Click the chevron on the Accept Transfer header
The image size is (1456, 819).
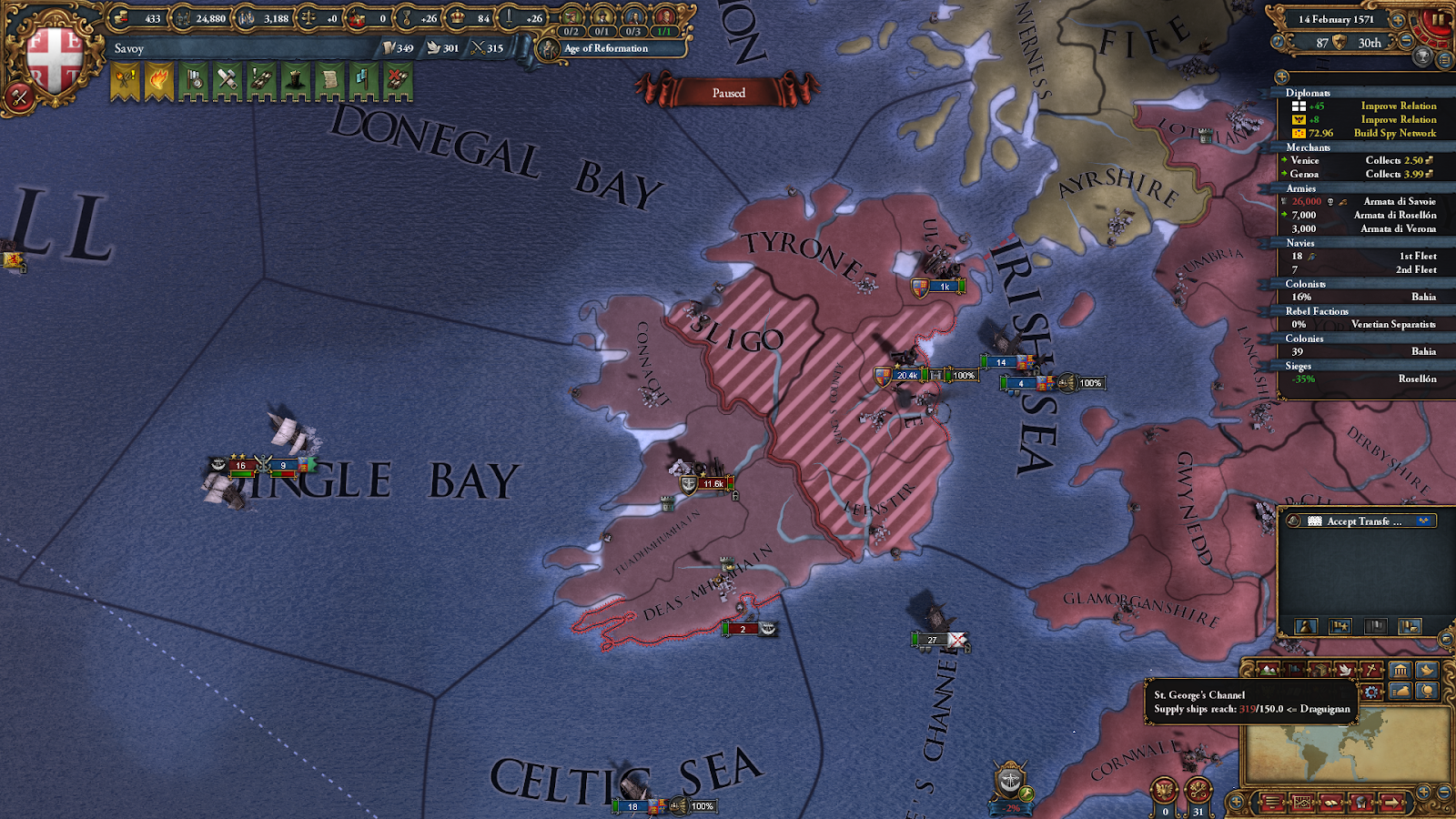(x=1293, y=521)
